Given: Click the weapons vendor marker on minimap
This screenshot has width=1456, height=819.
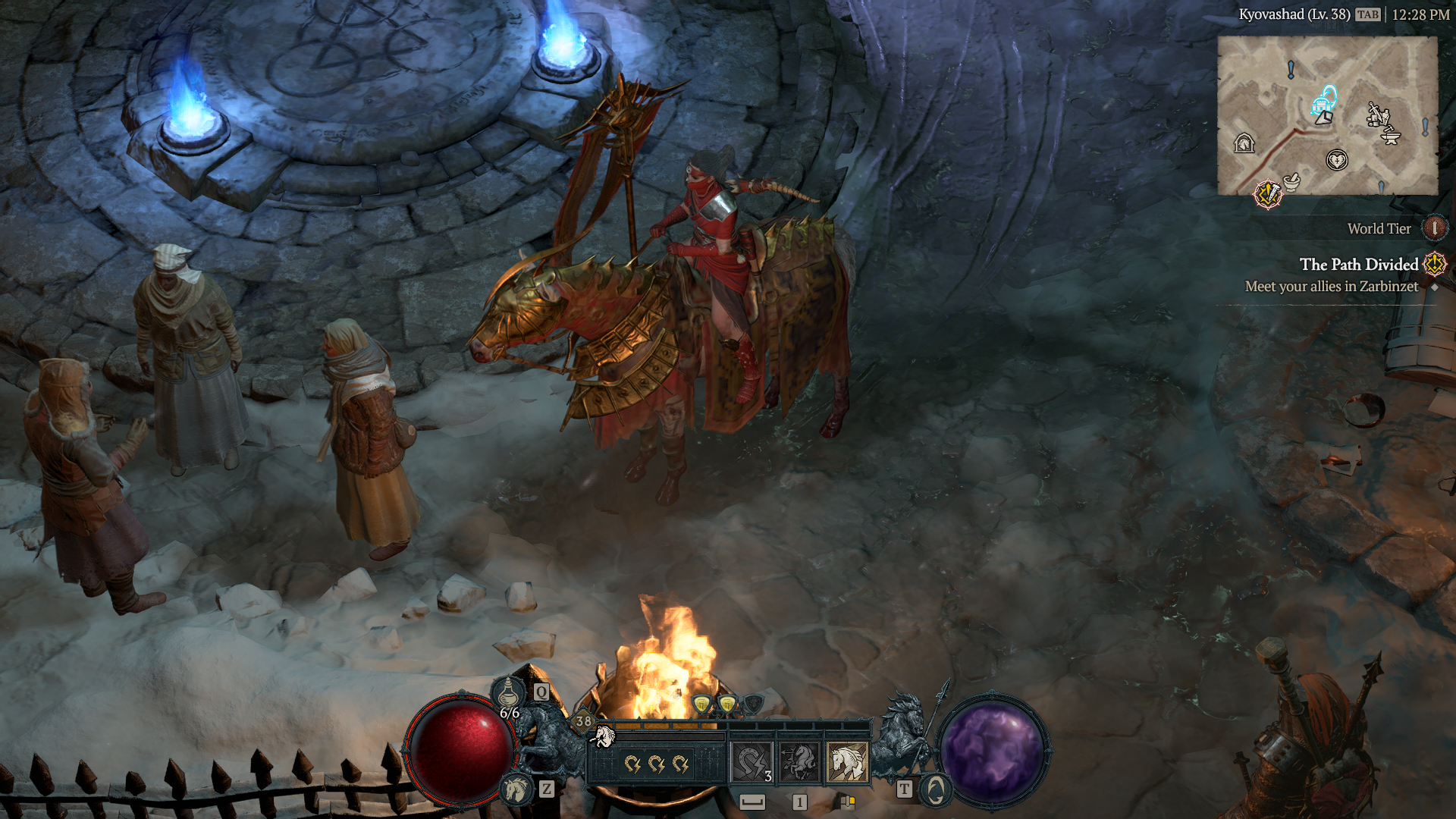Looking at the screenshot, I should click(1377, 115).
